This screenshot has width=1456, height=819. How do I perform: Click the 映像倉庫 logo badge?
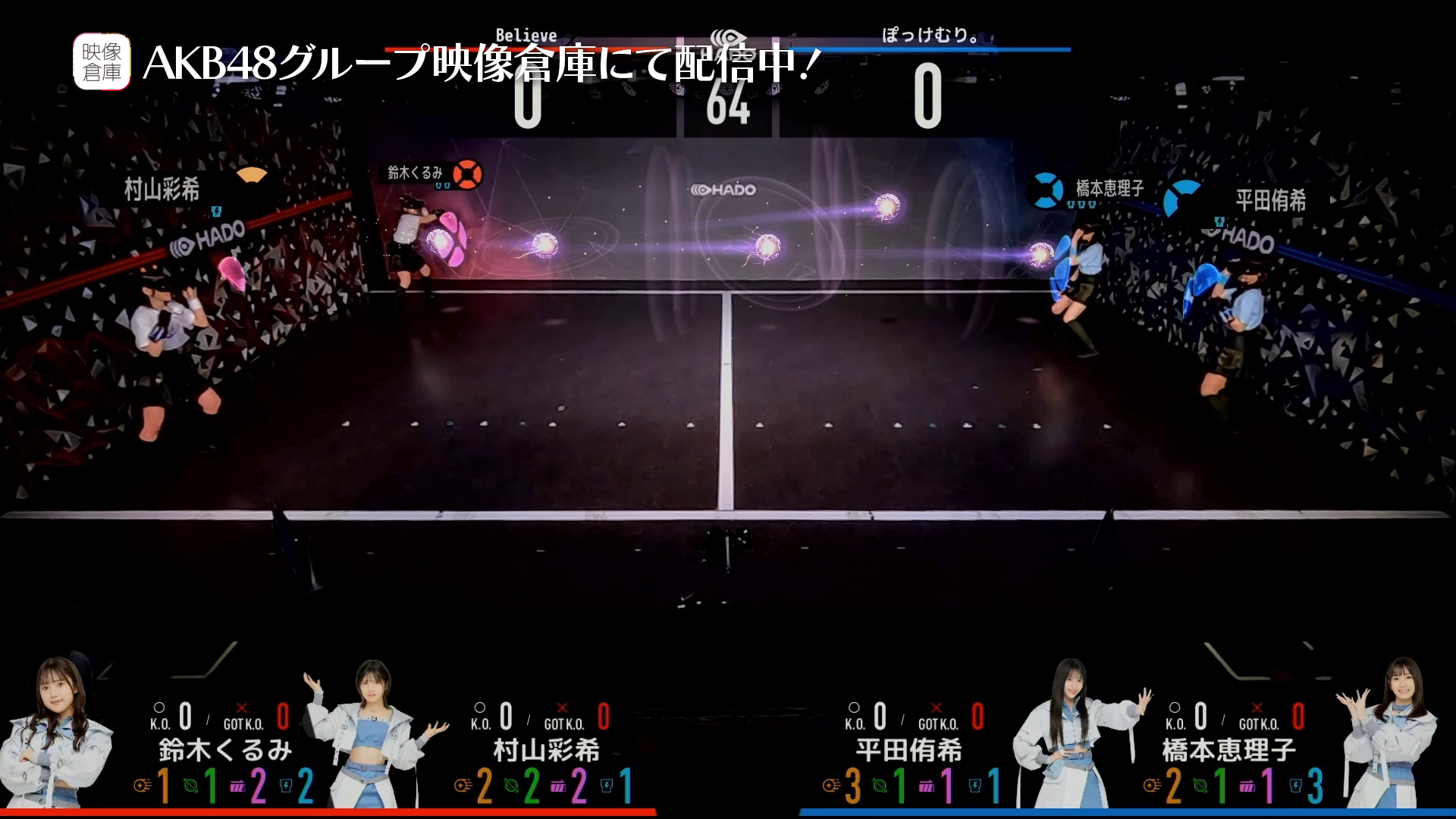pyautogui.click(x=102, y=62)
